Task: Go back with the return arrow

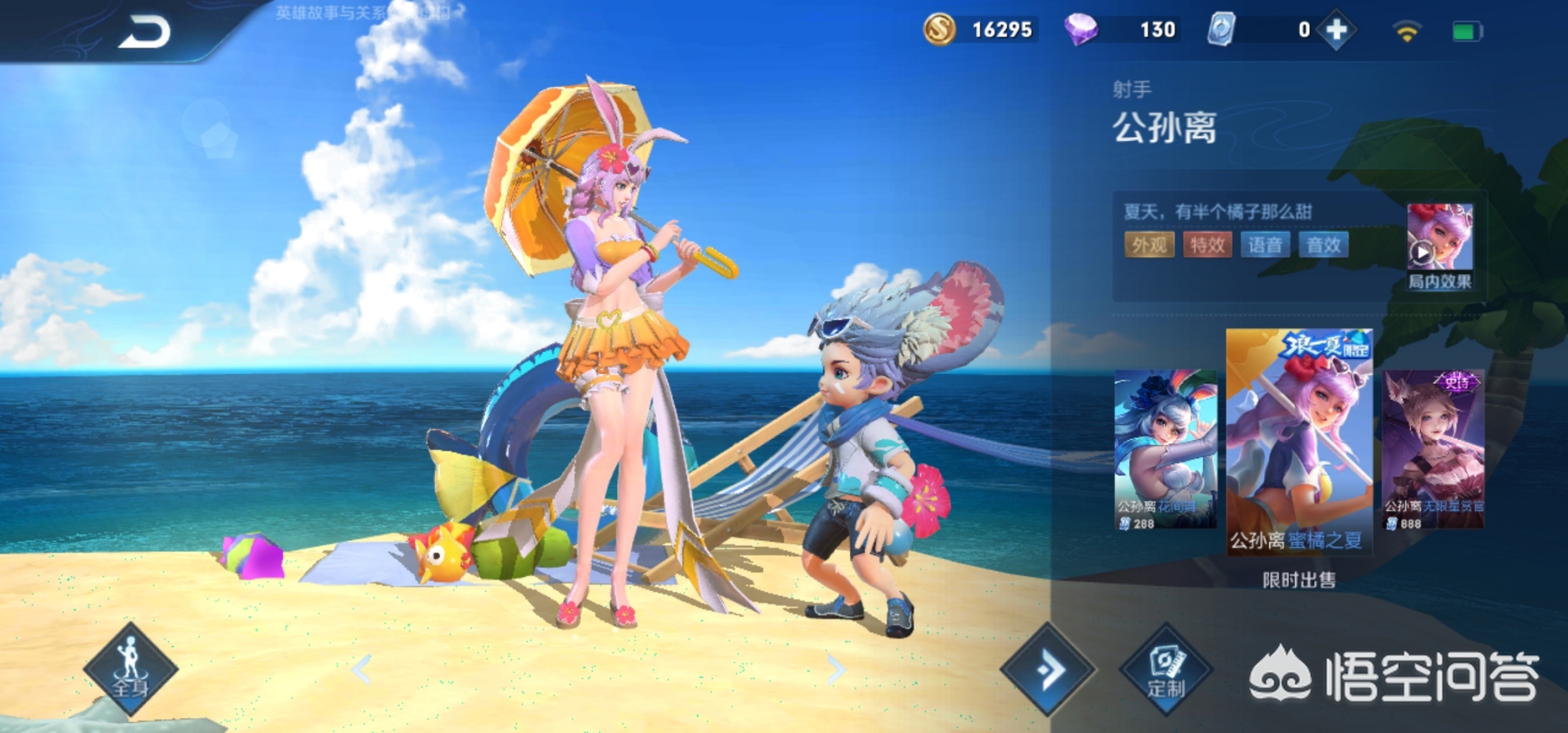Action: 145,33
